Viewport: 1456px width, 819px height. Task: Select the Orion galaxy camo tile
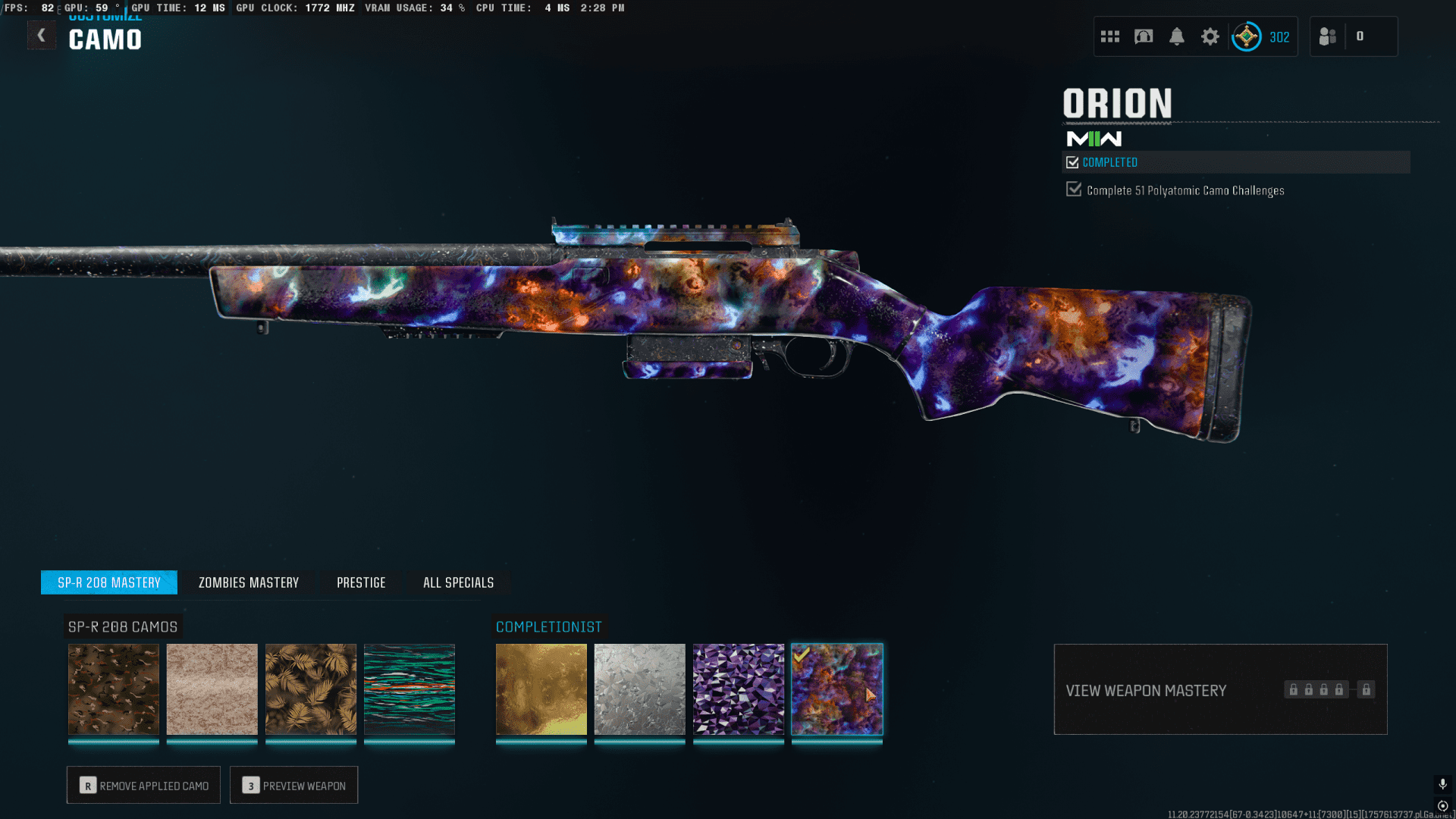click(x=837, y=689)
